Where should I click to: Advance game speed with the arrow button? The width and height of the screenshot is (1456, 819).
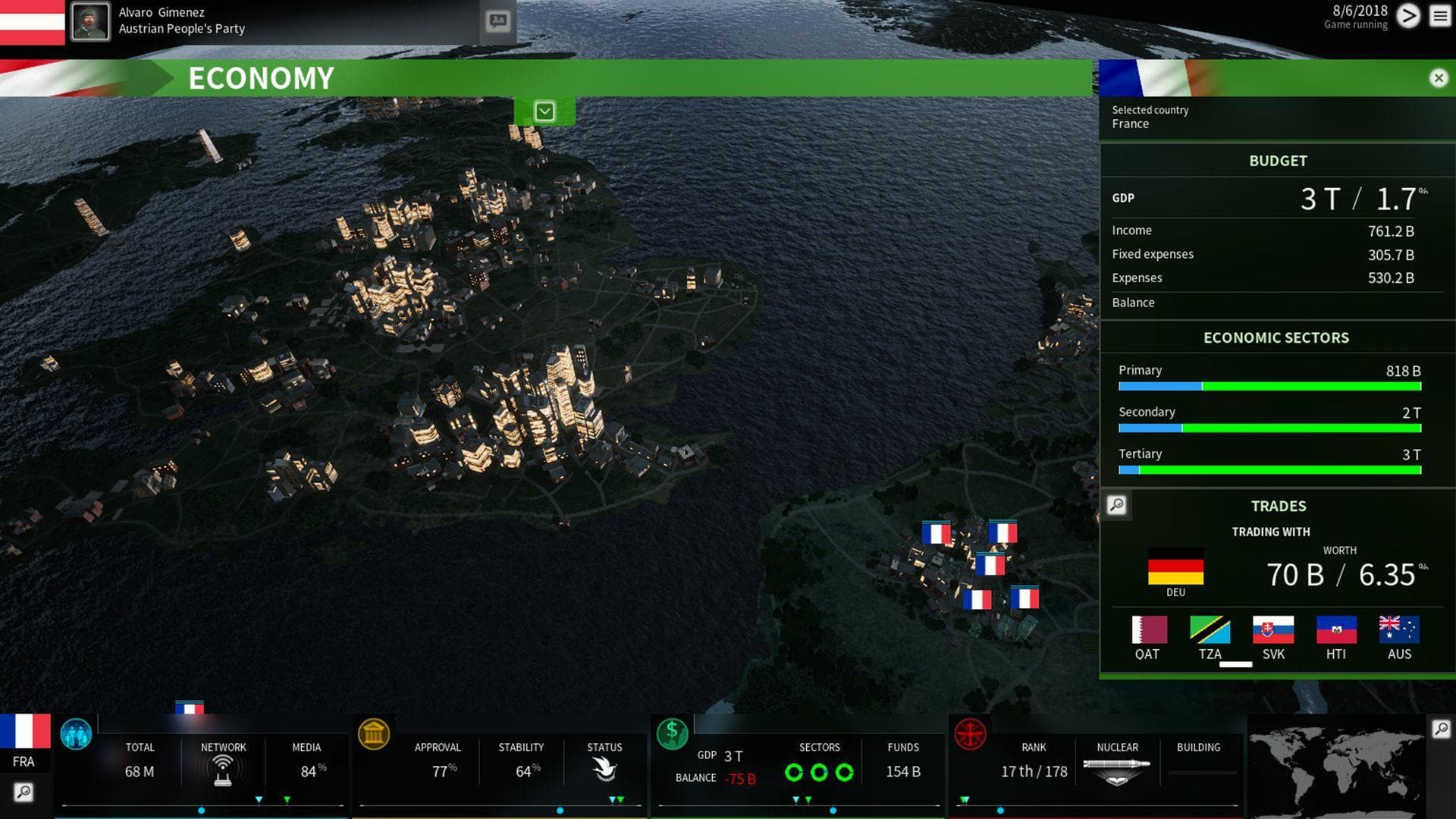(1408, 16)
